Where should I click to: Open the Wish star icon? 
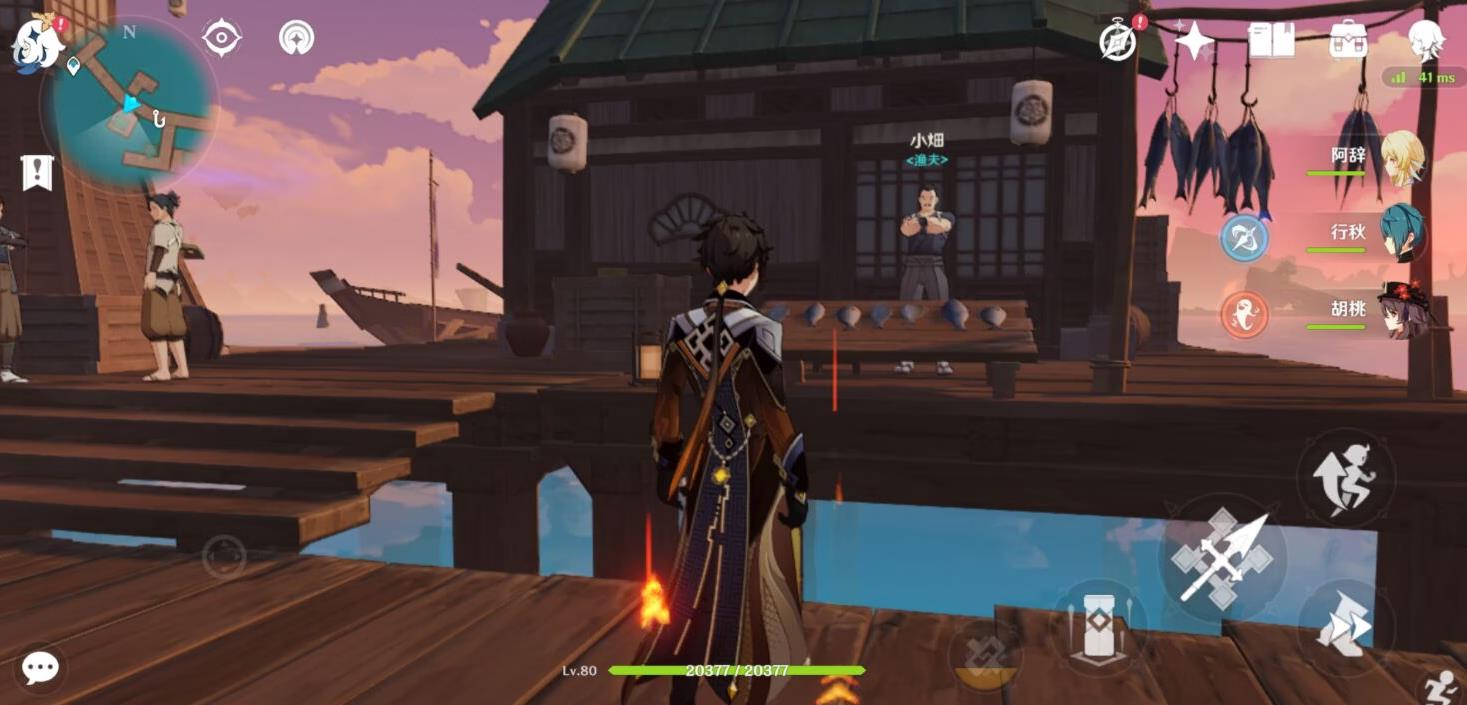pyautogui.click(x=1193, y=41)
